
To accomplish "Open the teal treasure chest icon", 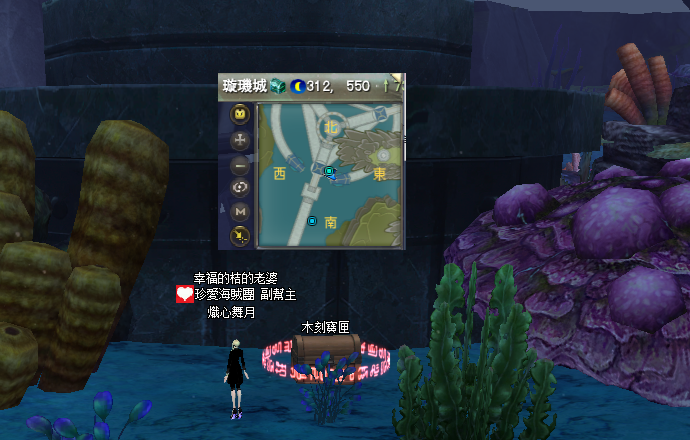I will 278,86.
